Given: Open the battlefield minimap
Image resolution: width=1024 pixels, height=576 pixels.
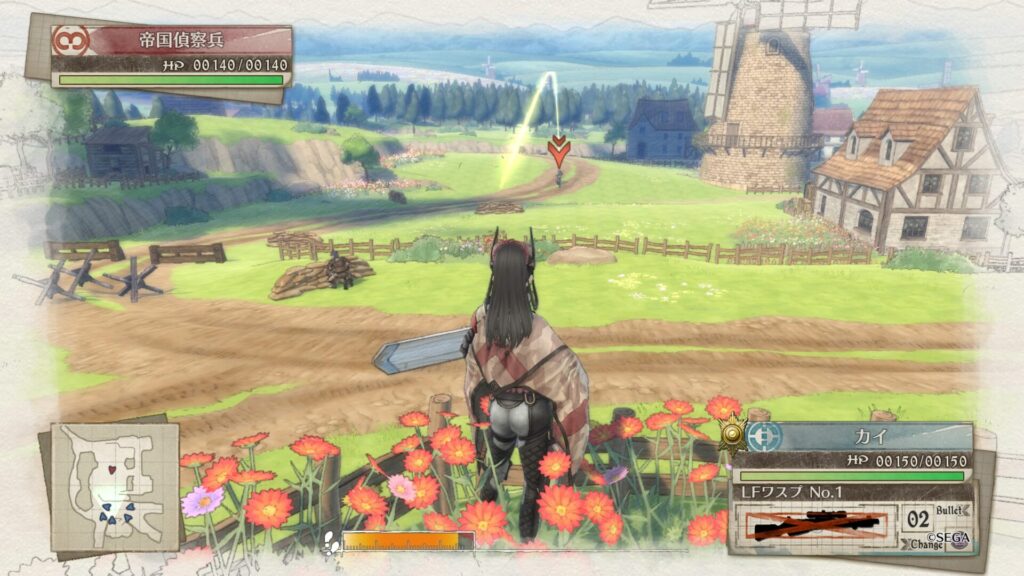Looking at the screenshot, I should [x=115, y=487].
